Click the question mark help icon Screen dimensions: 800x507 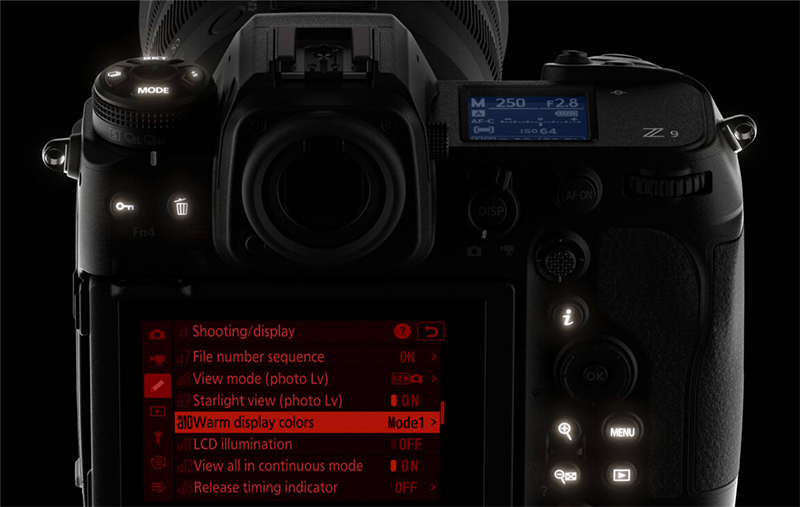[403, 331]
